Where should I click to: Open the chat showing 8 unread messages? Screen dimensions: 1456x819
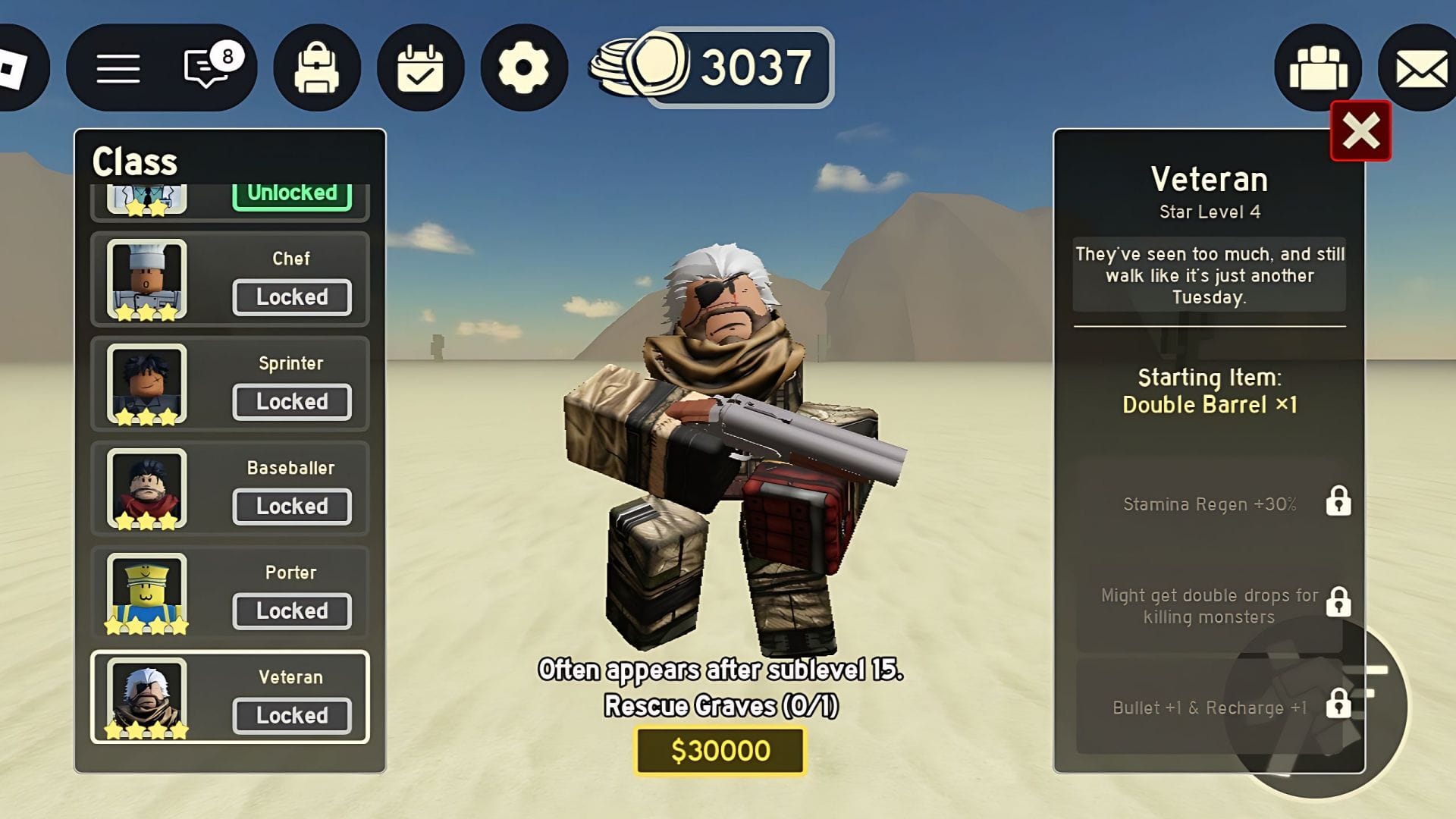[x=203, y=67]
